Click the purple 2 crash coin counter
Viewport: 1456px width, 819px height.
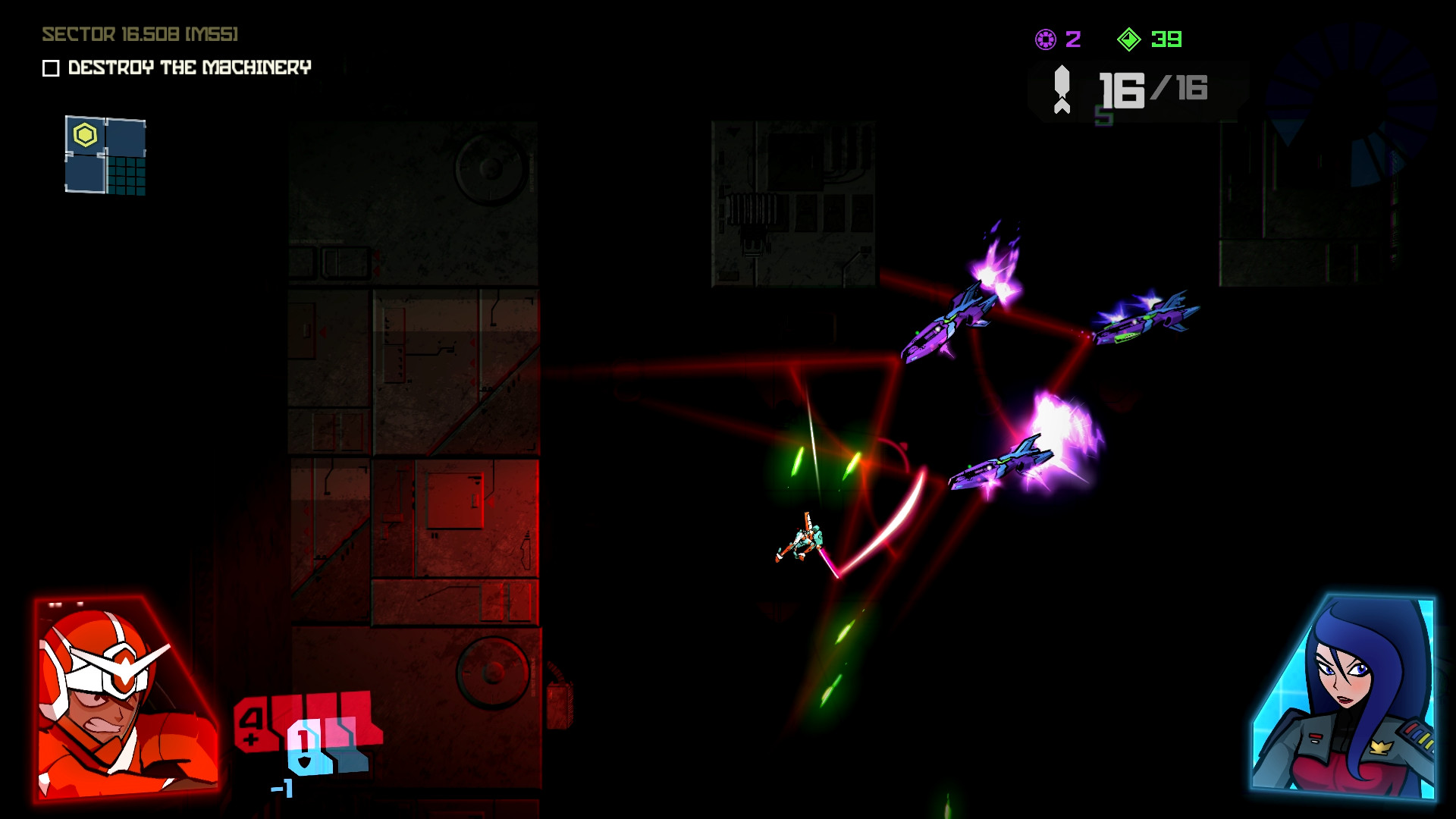pyautogui.click(x=1072, y=39)
